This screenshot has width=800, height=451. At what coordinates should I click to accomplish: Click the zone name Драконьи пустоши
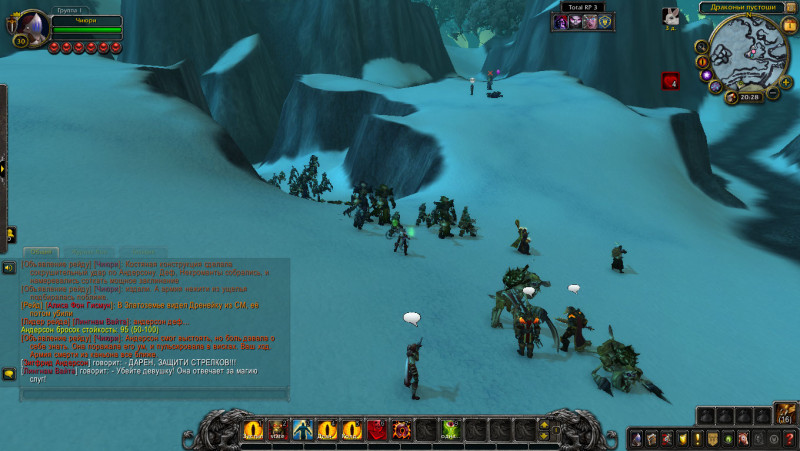(745, 7)
